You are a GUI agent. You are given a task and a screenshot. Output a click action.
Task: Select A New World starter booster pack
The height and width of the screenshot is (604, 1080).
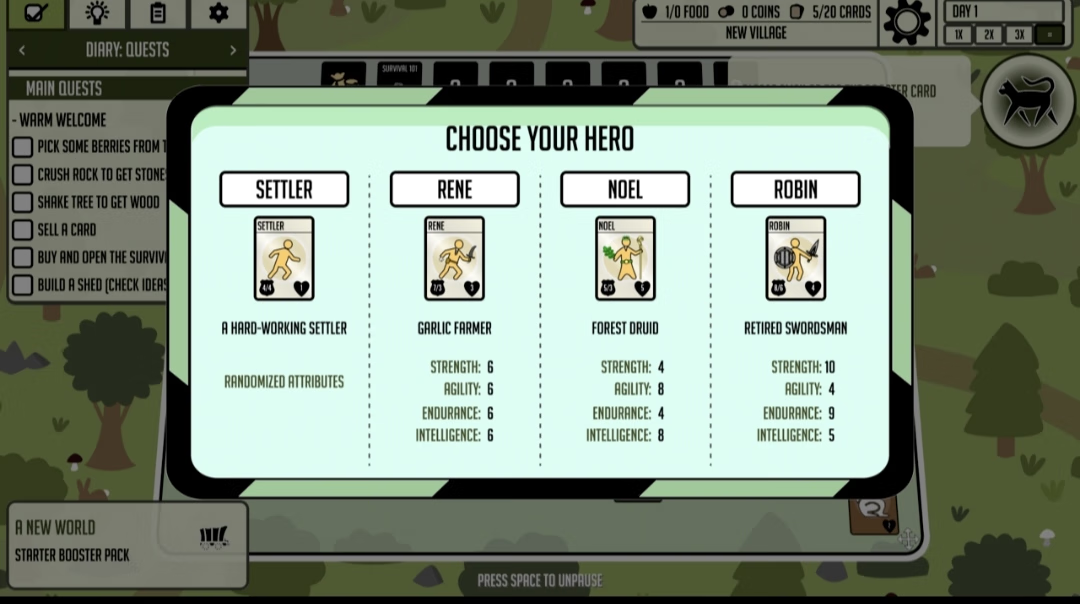coord(127,542)
